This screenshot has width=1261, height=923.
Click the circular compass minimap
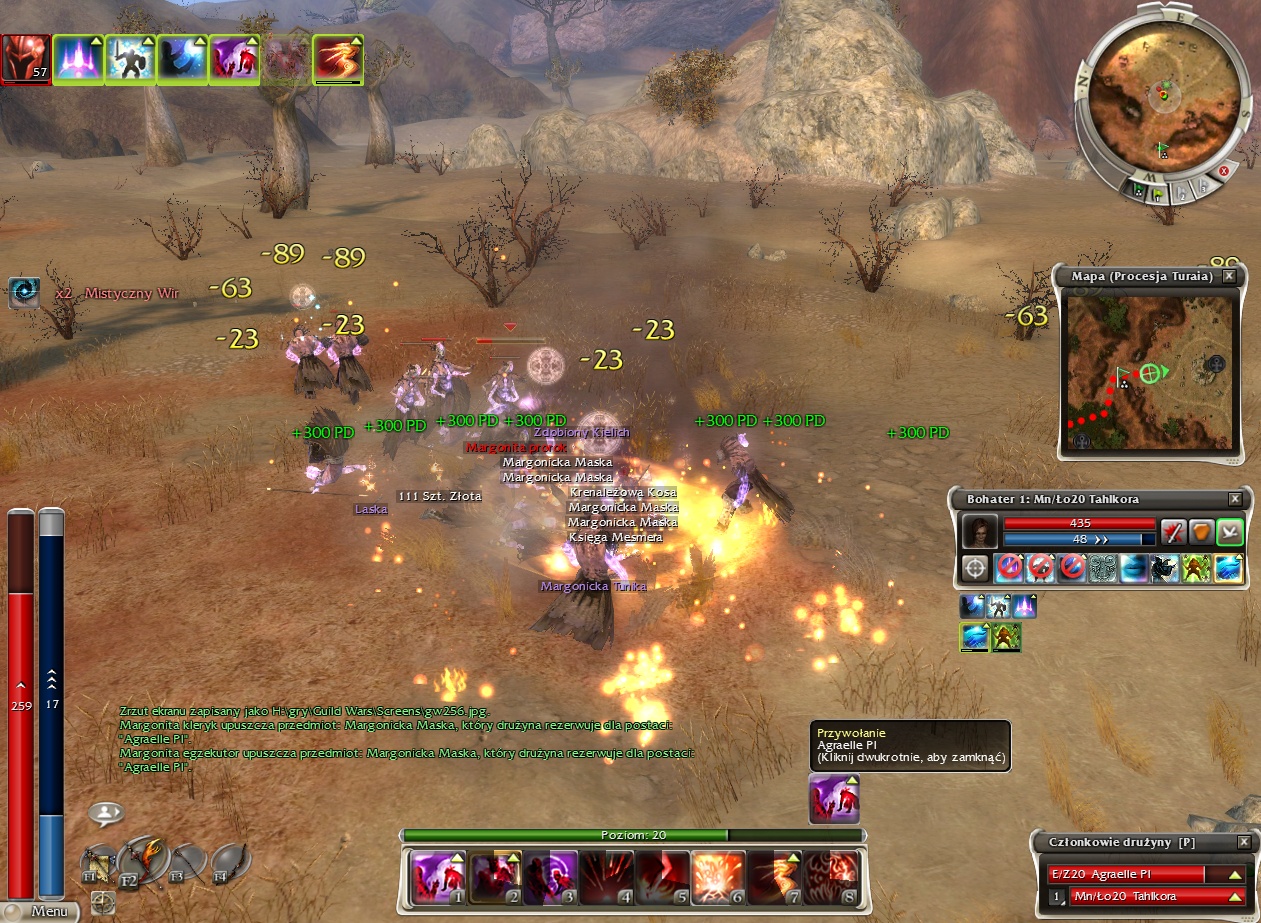1162,98
